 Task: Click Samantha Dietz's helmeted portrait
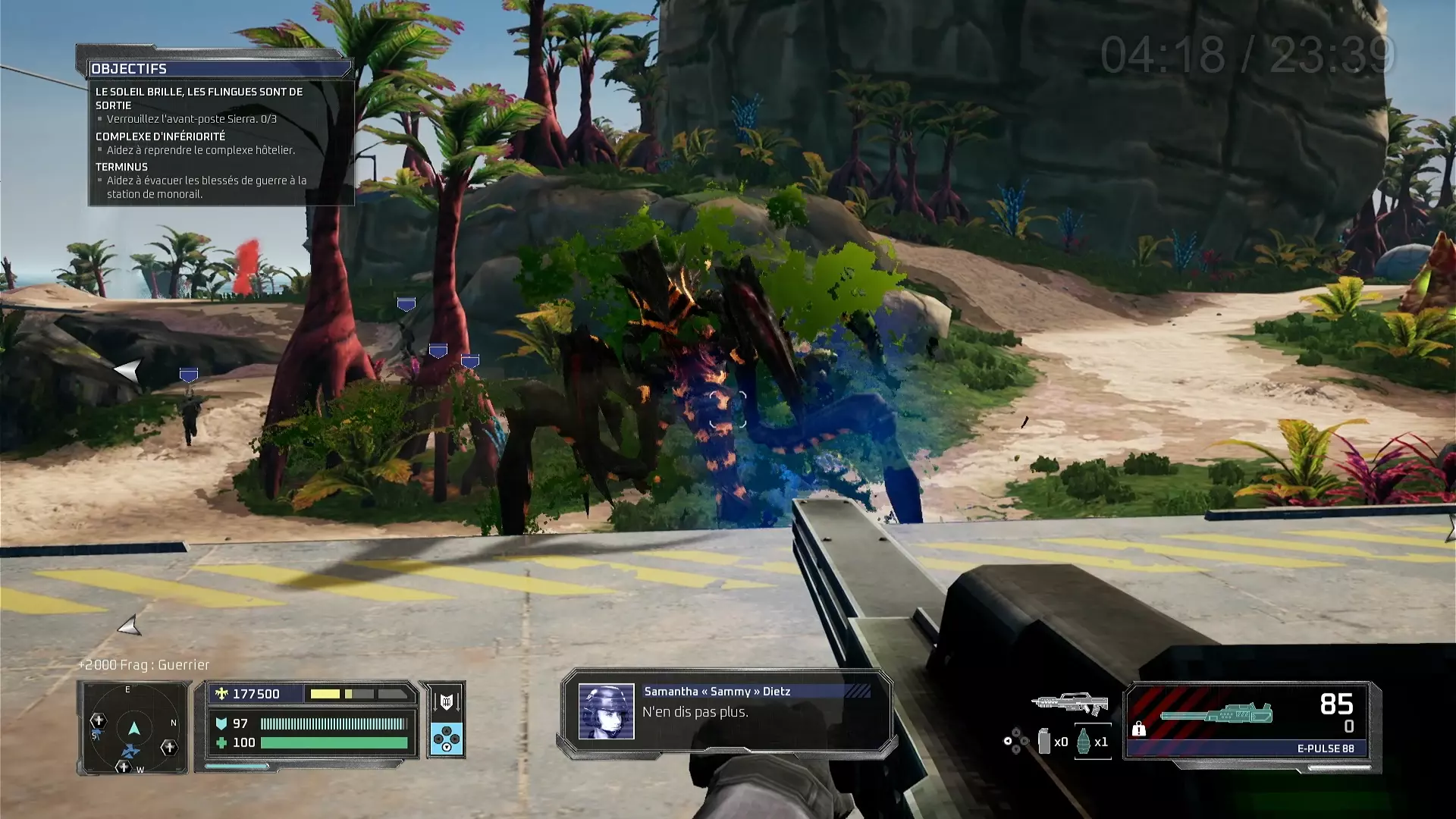(x=606, y=712)
